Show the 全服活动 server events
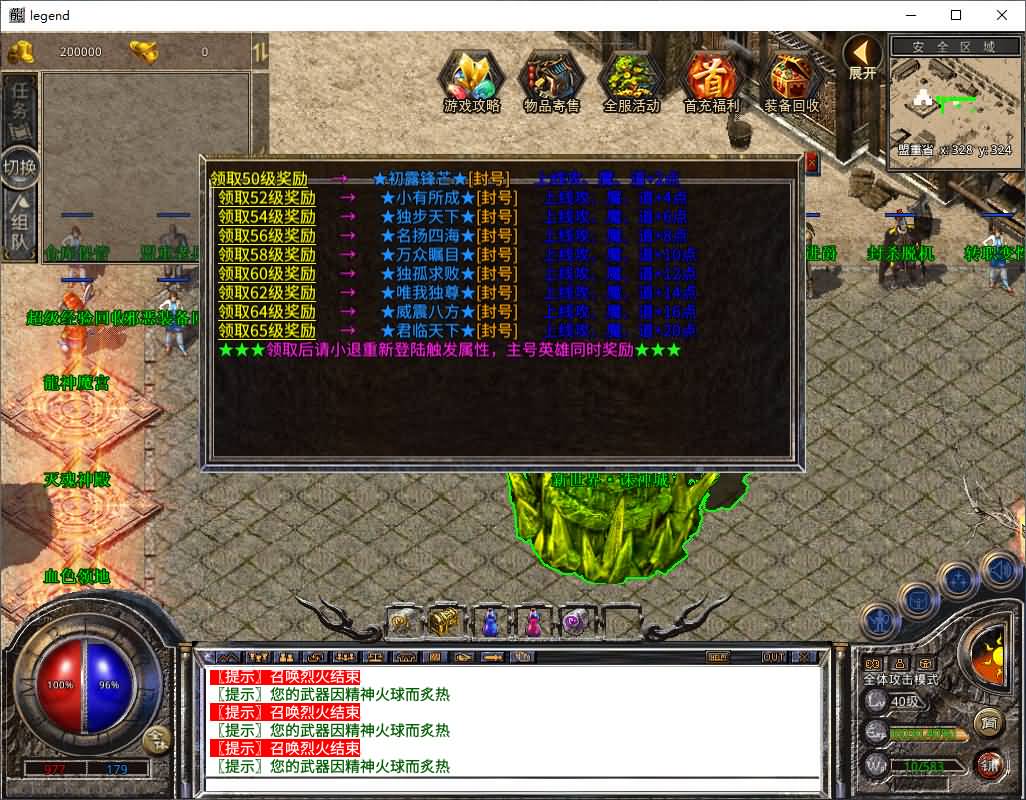The height and width of the screenshot is (800, 1026). pyautogui.click(x=632, y=82)
